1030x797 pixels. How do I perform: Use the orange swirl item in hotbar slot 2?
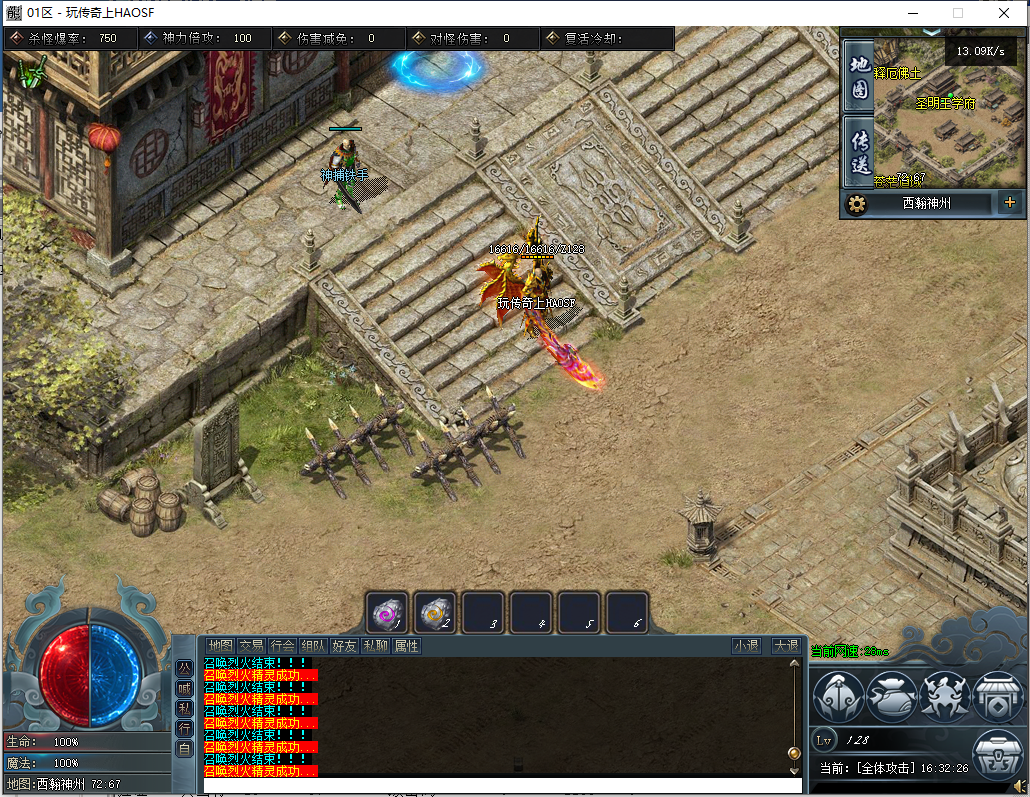[x=435, y=612]
